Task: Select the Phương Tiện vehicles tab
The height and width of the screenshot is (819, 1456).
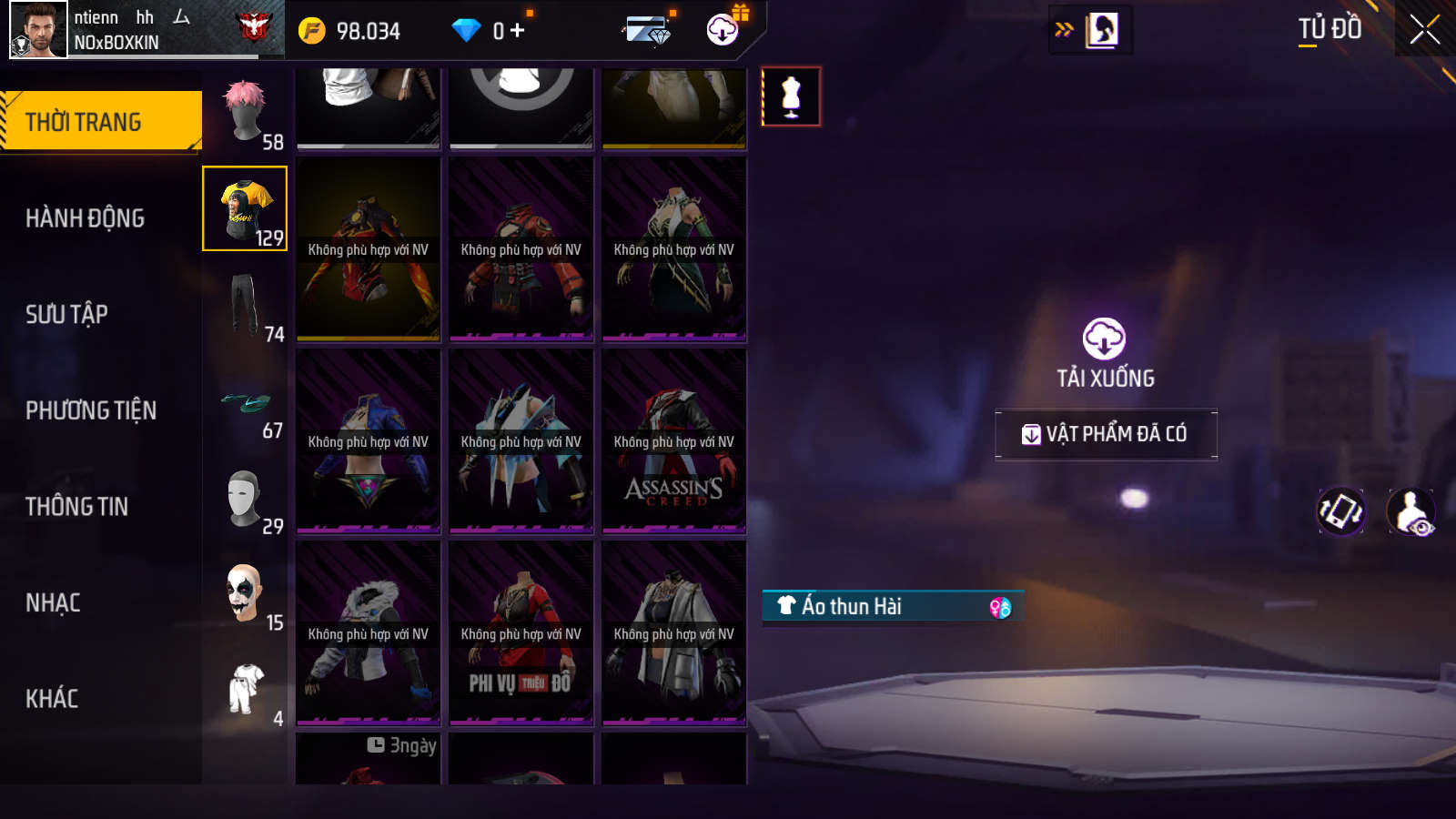Action: click(x=91, y=410)
